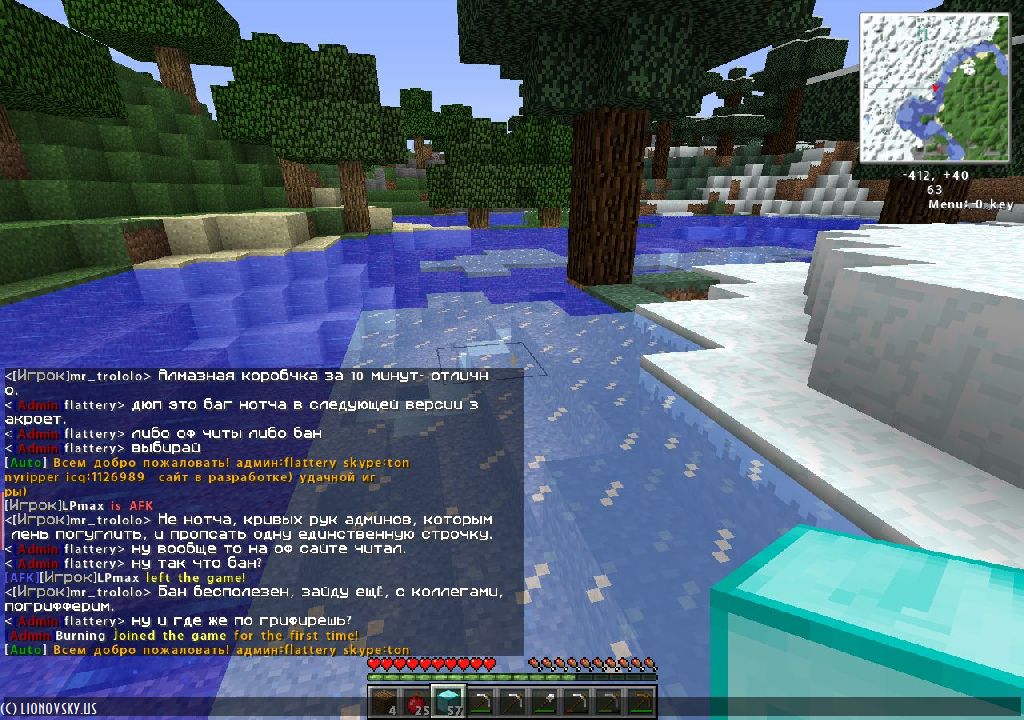
Task: Click the chat message log
Action: click(262, 512)
